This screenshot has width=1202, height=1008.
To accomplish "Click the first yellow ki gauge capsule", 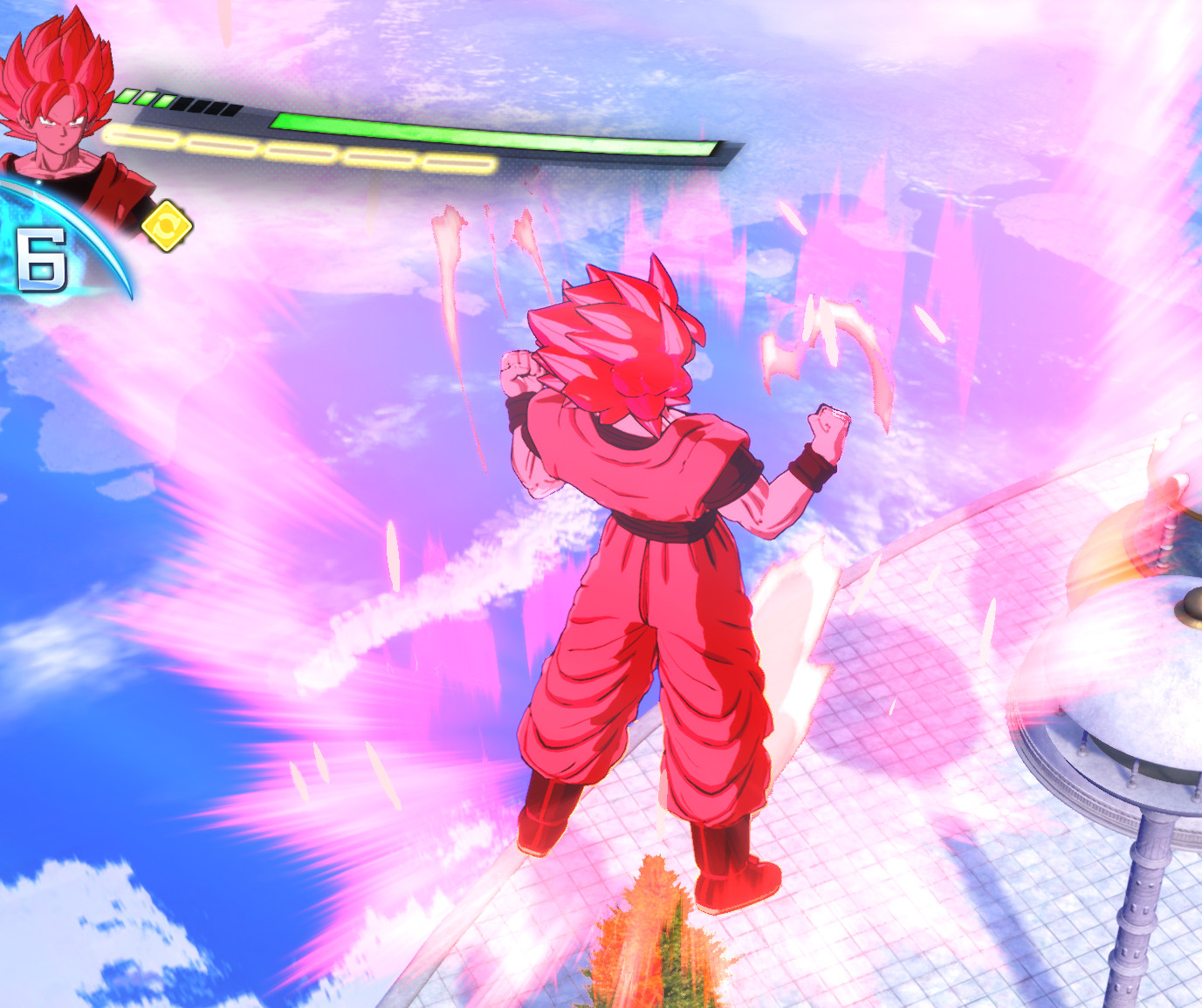I will (144, 135).
